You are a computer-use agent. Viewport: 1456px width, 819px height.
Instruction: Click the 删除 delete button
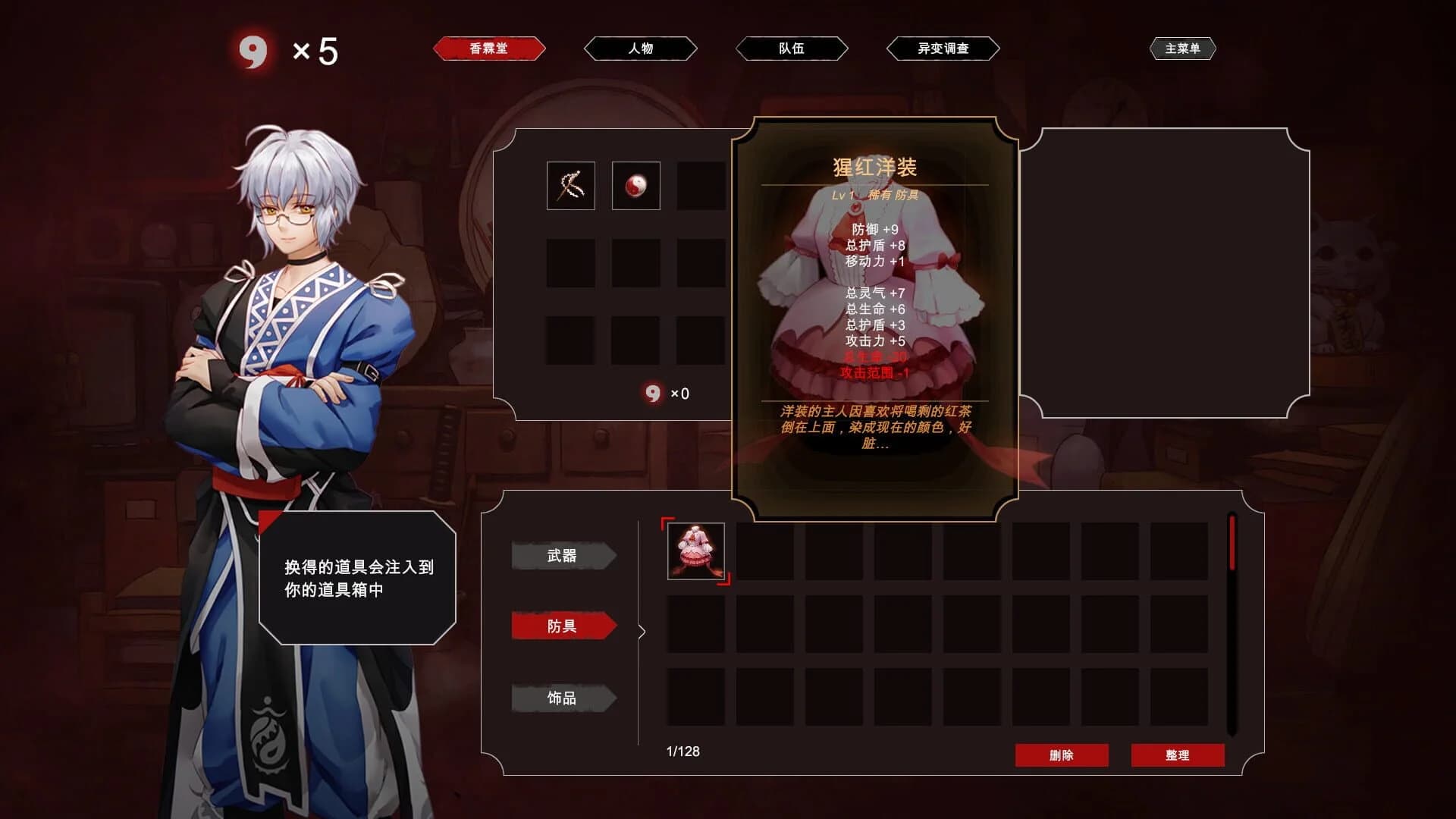tap(1062, 755)
